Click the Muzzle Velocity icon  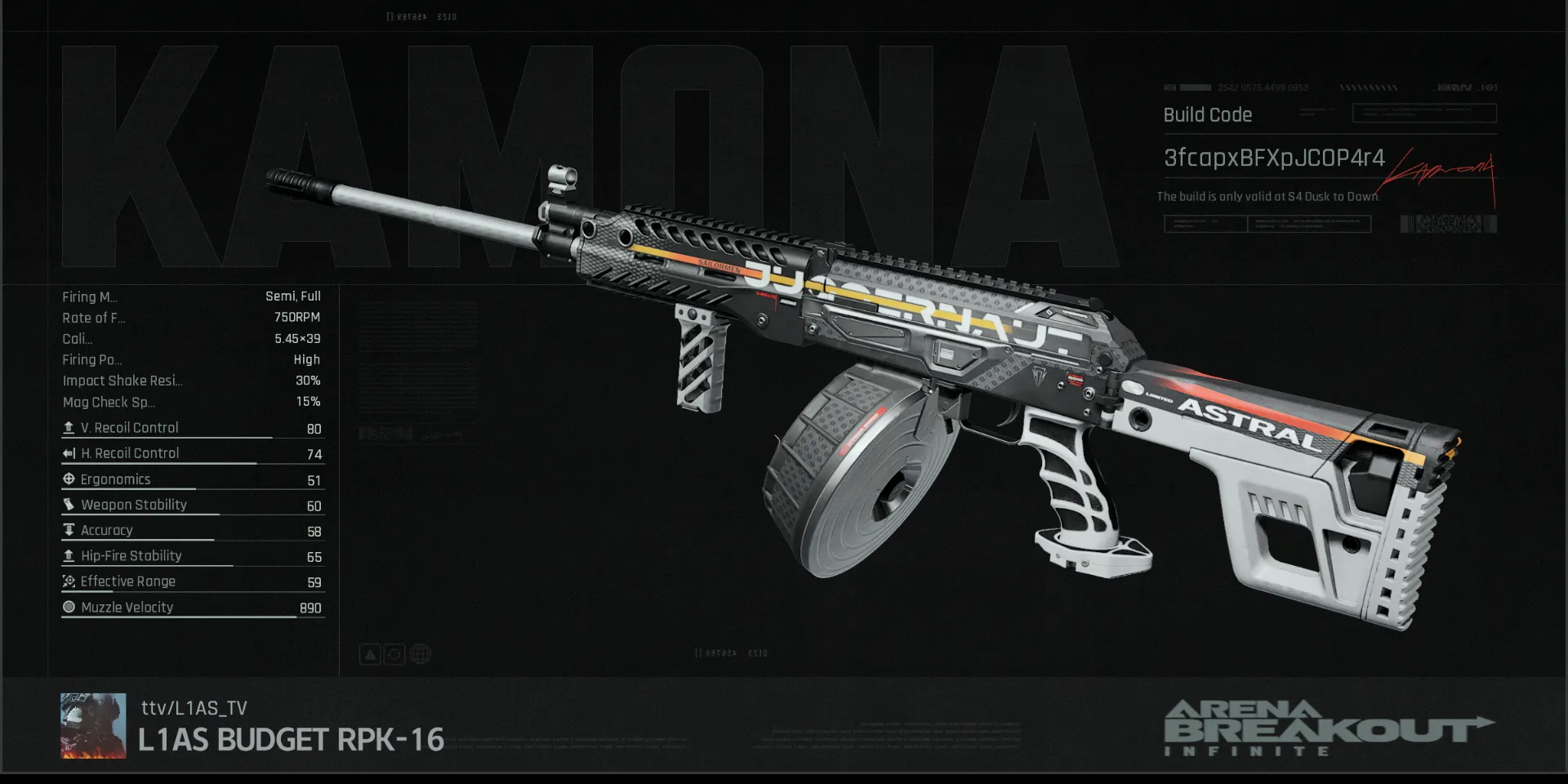pos(69,607)
